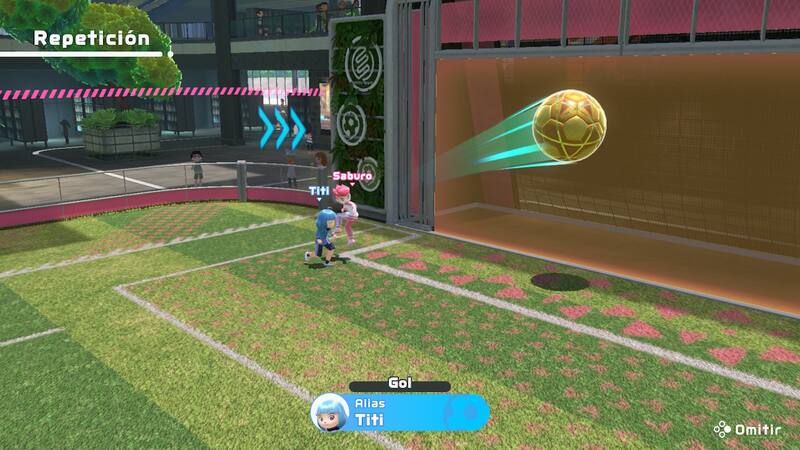Skip the replay with Omitir

tap(747, 429)
